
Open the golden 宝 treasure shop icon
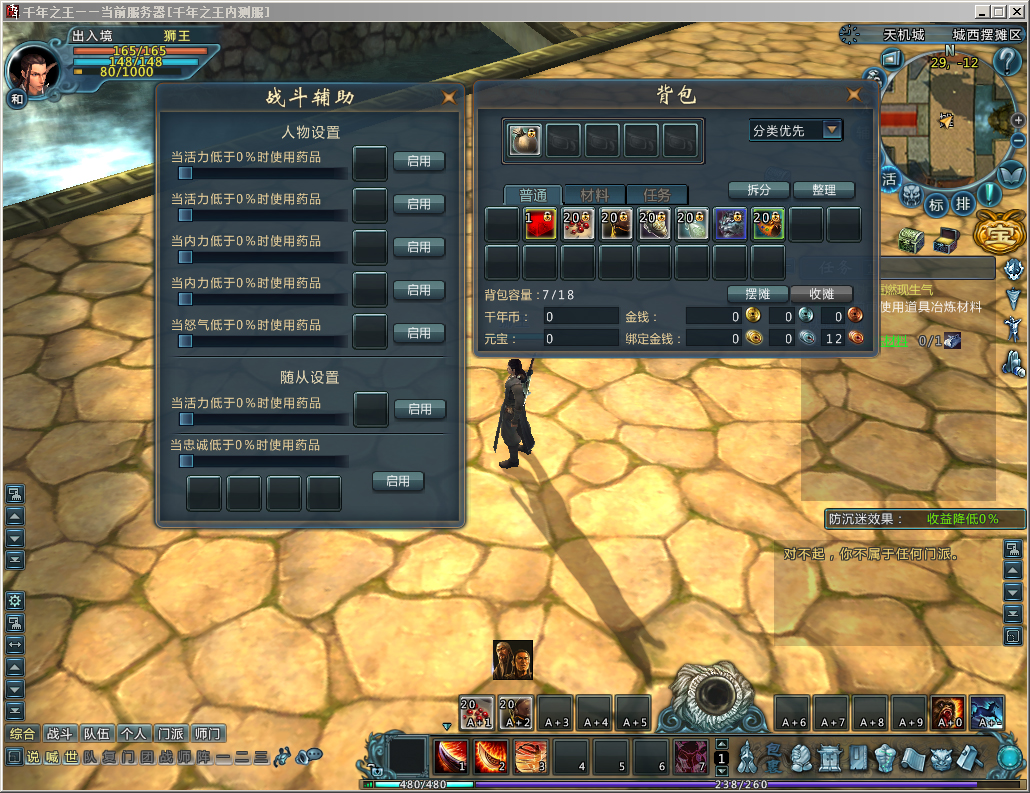pyautogui.click(x=995, y=234)
